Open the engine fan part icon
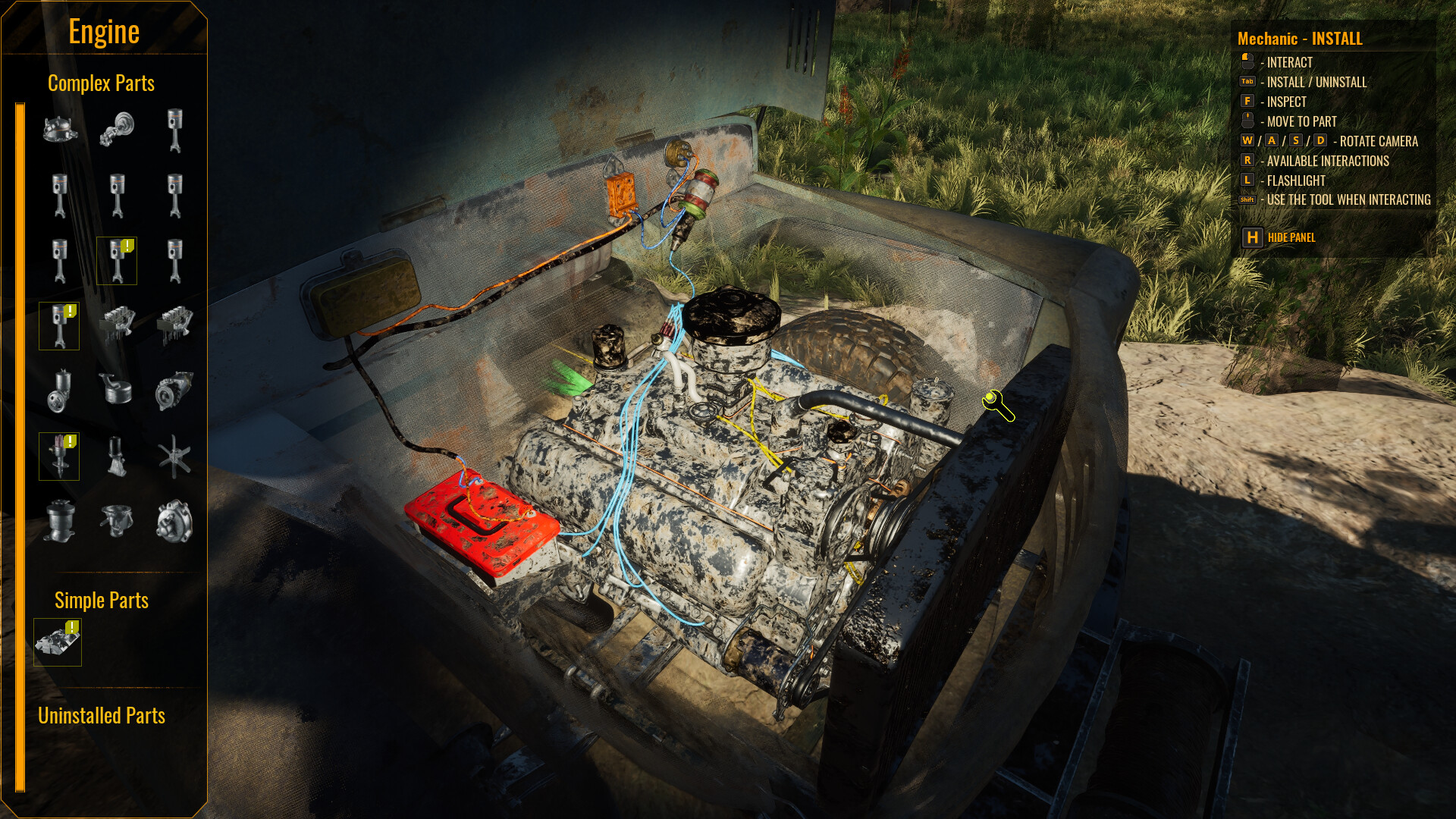This screenshot has width=1456, height=819. click(176, 457)
